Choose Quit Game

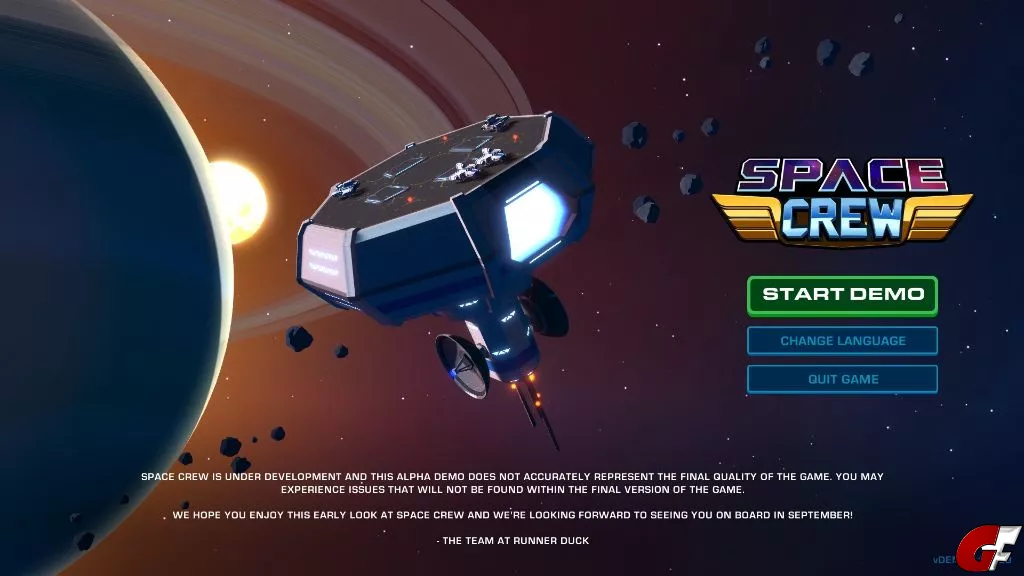coord(842,379)
